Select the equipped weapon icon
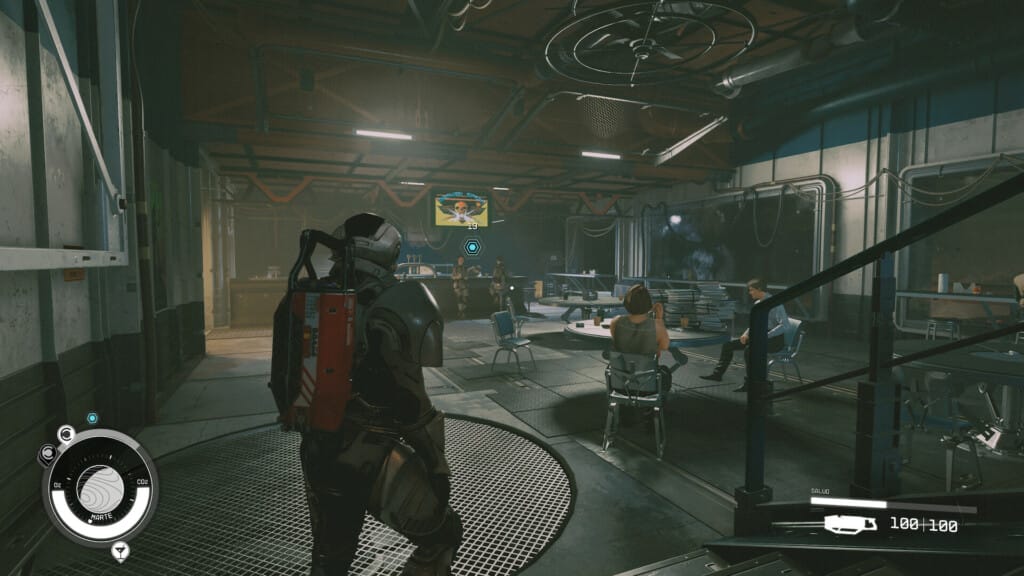 pyautogui.click(x=851, y=523)
